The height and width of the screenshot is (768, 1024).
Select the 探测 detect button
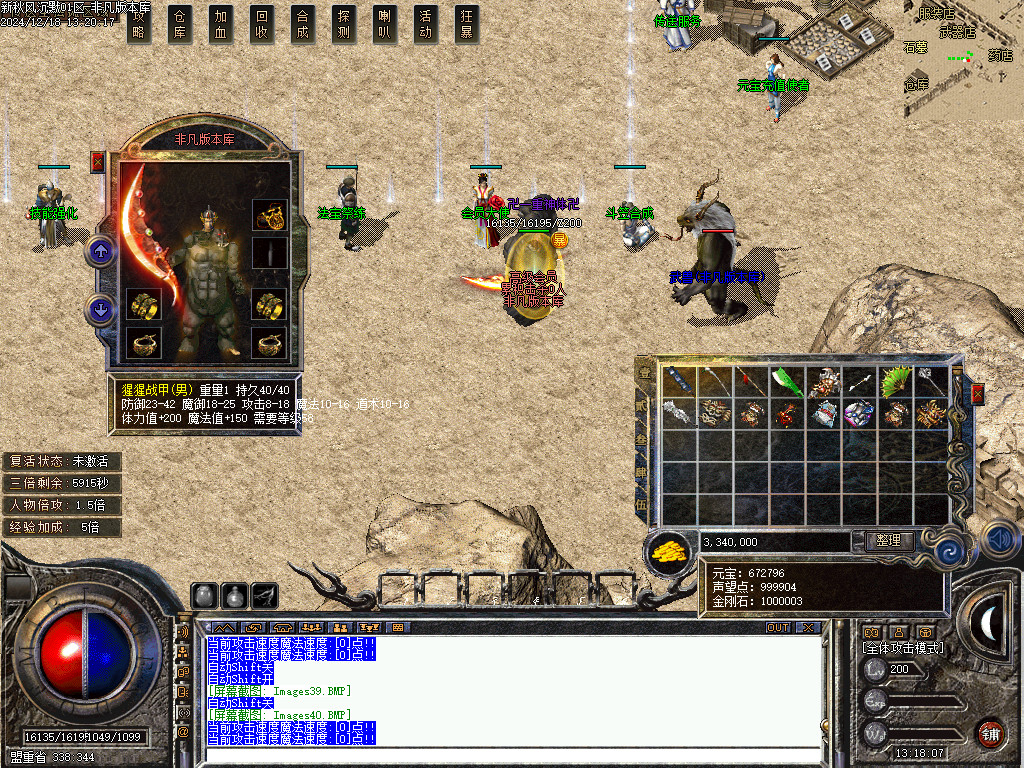coord(344,24)
